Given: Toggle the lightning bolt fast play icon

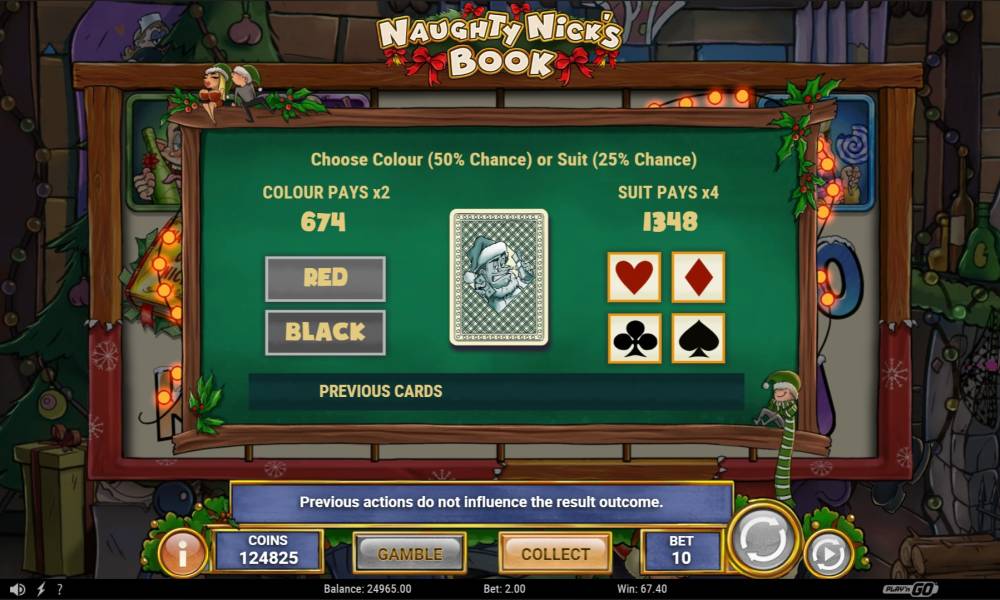Looking at the screenshot, I should click(41, 590).
